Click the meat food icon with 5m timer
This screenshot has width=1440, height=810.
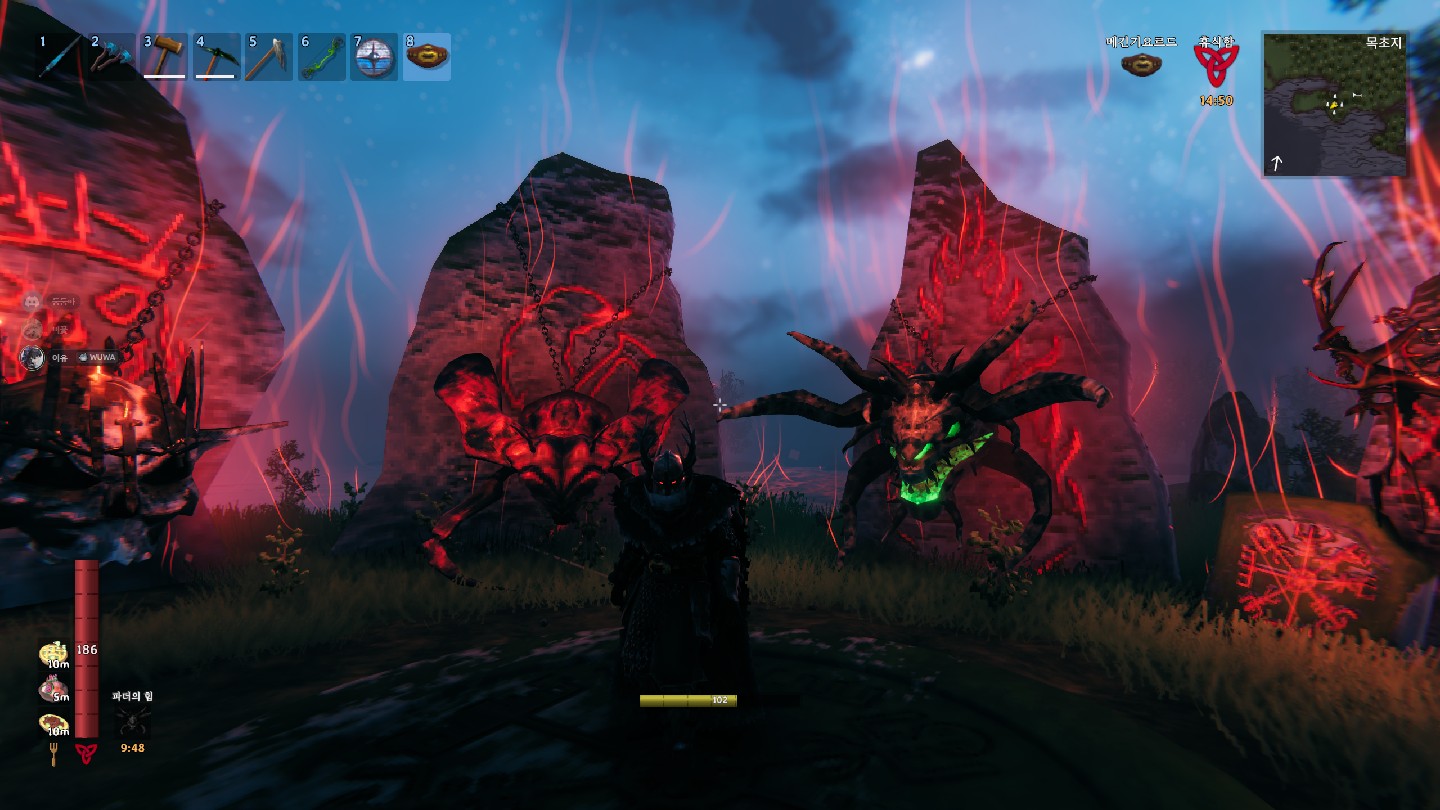(53, 689)
